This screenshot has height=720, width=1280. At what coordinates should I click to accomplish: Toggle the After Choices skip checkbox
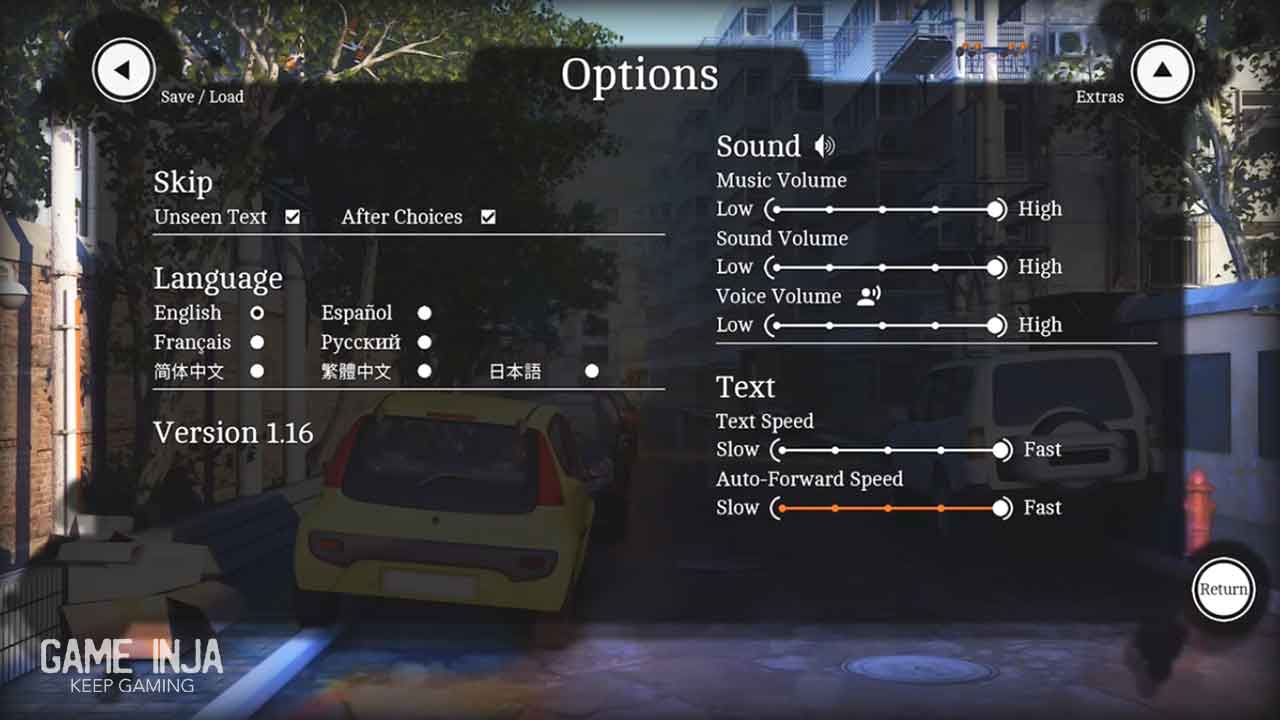pyautogui.click(x=488, y=217)
